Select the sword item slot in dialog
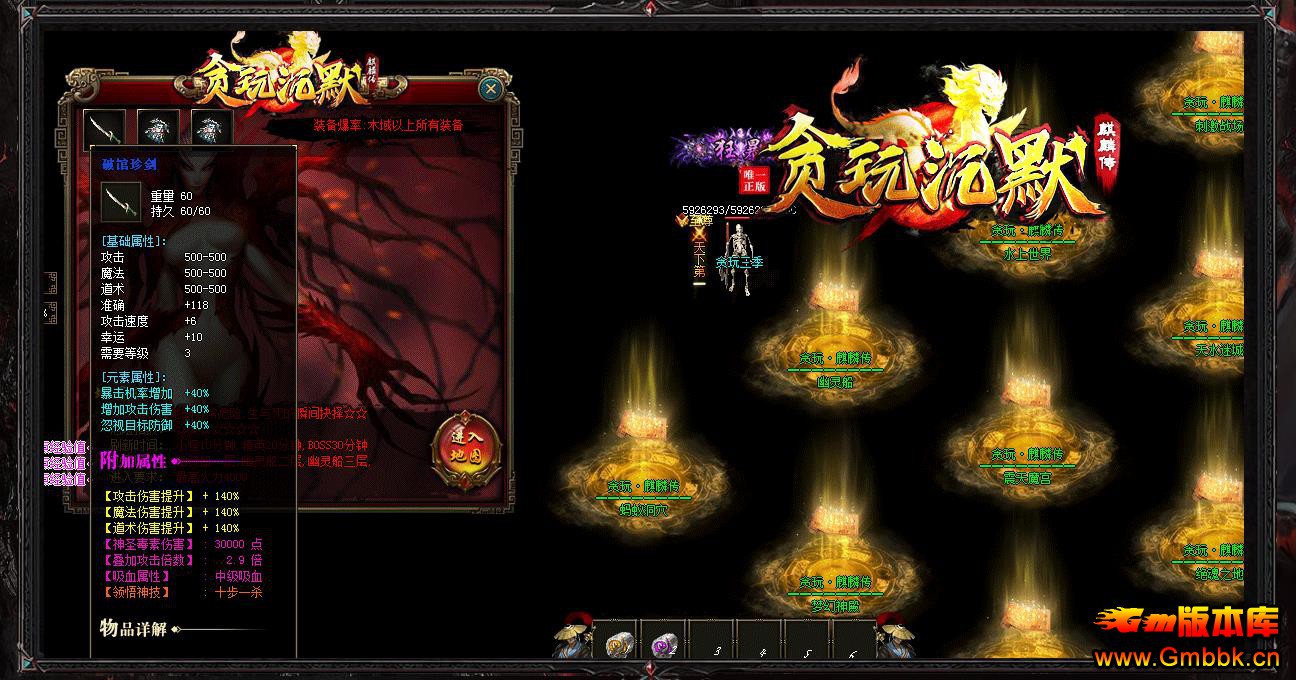 point(104,128)
